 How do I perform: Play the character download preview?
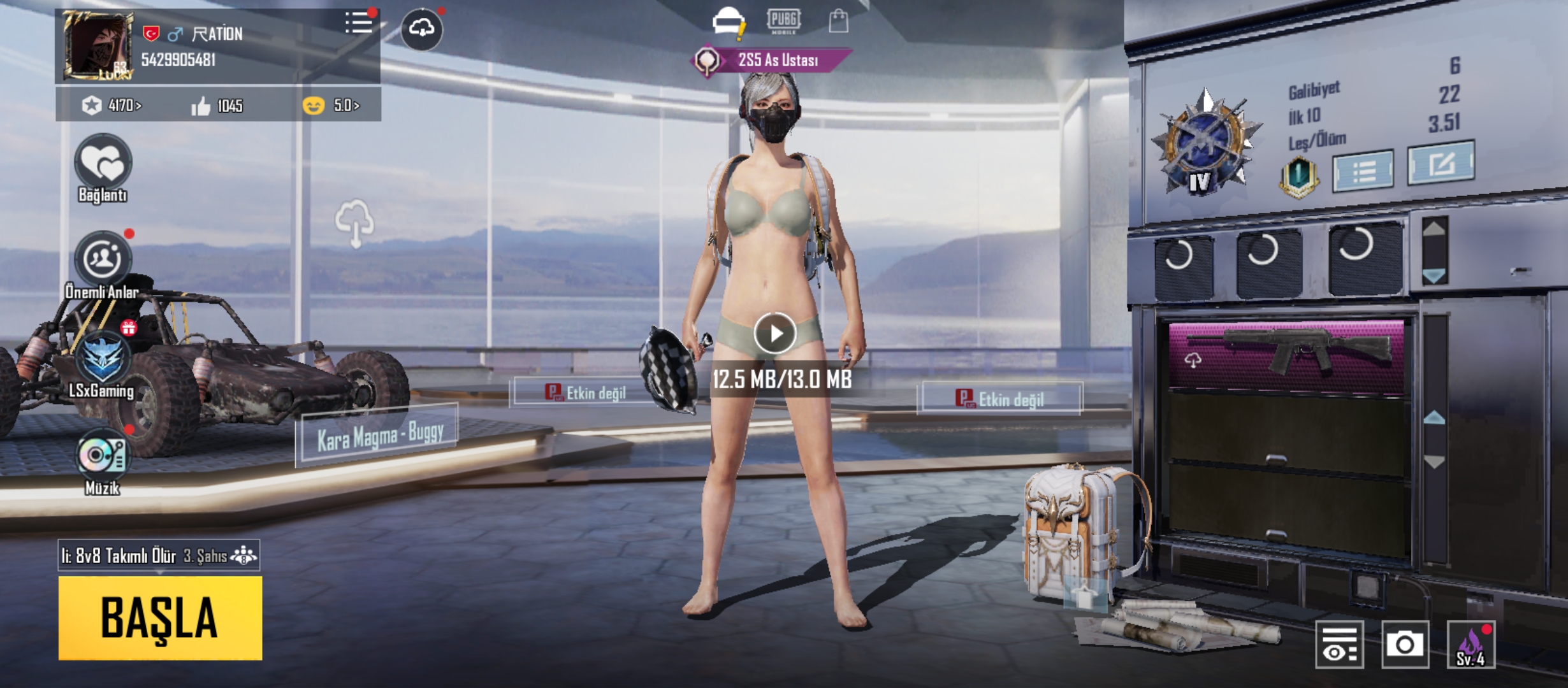tap(774, 333)
